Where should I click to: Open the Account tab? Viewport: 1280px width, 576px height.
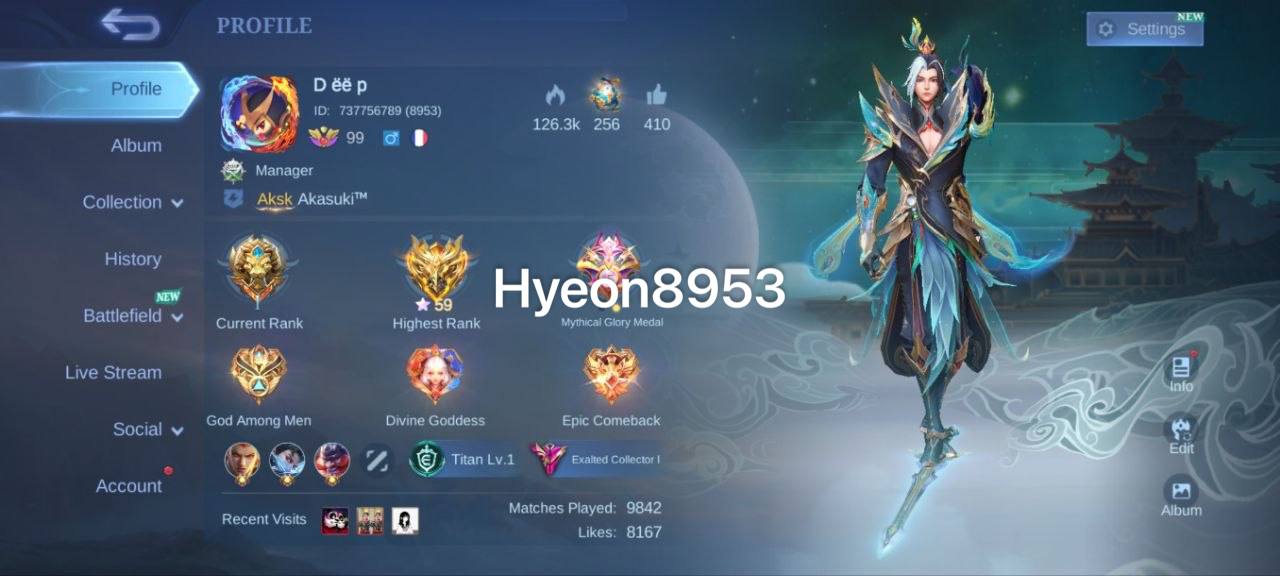(129, 486)
